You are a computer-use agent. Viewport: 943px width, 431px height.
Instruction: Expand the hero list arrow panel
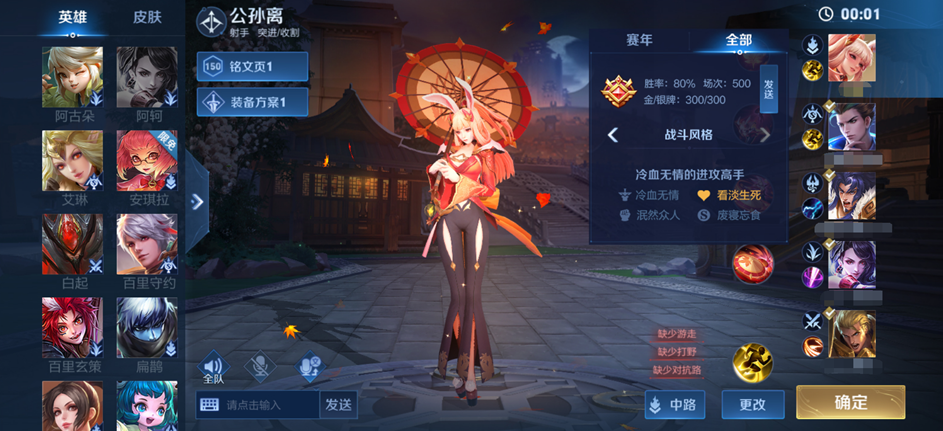tap(197, 201)
